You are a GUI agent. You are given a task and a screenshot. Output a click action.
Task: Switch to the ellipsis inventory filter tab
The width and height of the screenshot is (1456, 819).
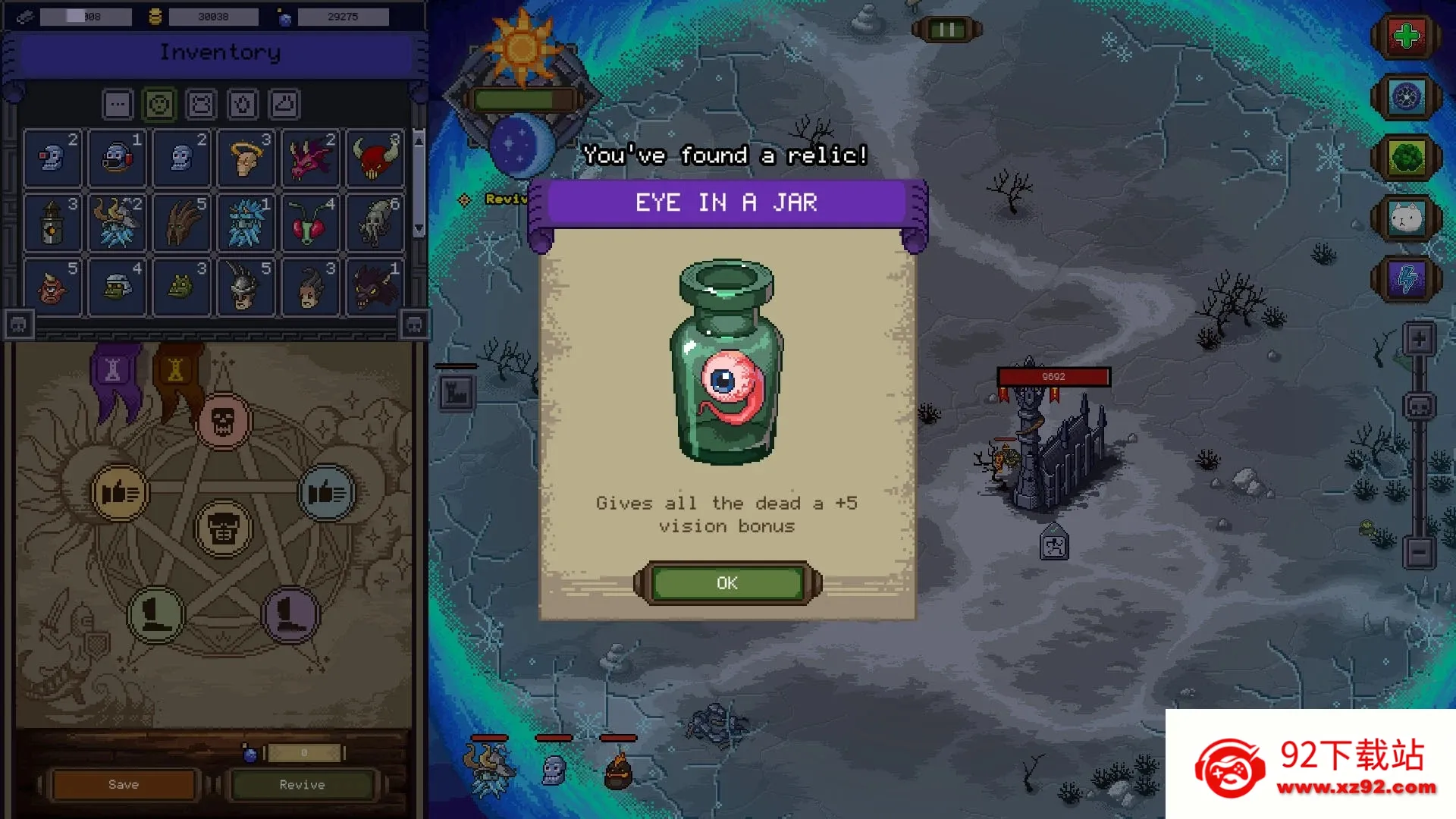(x=118, y=104)
